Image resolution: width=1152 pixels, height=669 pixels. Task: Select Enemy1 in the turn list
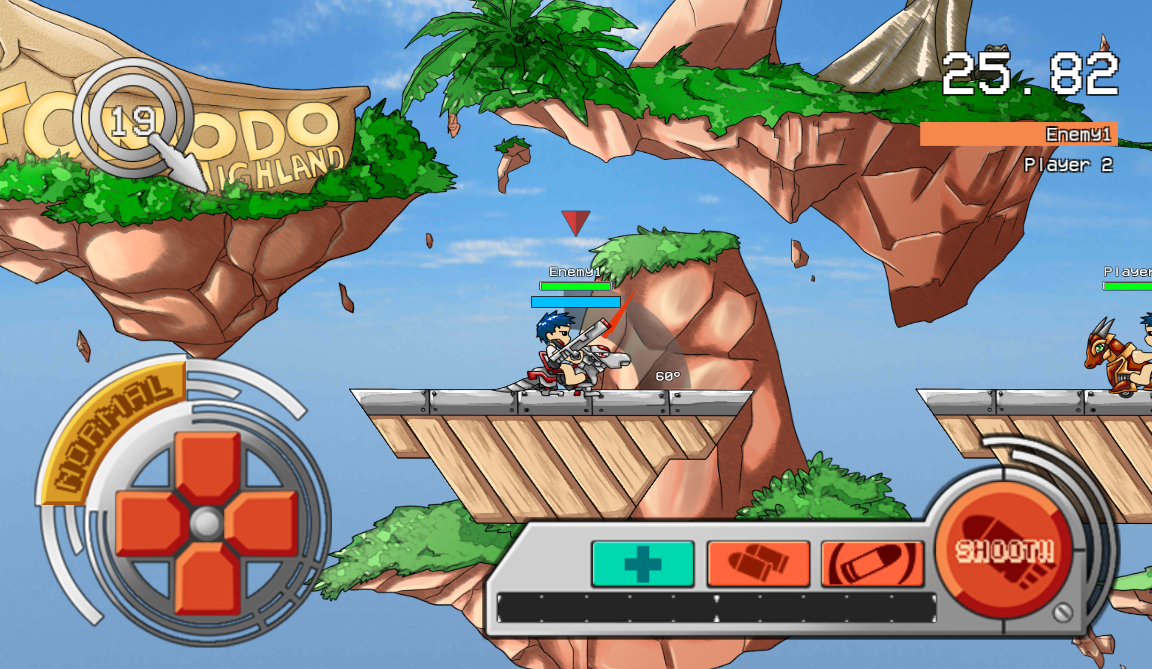(1018, 135)
